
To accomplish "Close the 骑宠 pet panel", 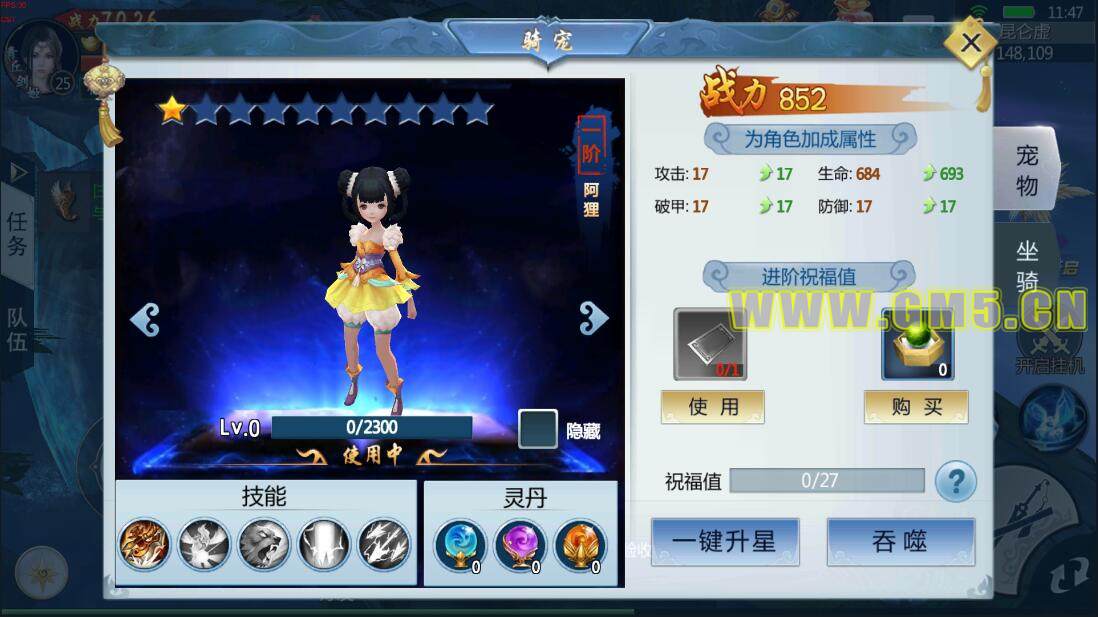I will [969, 43].
